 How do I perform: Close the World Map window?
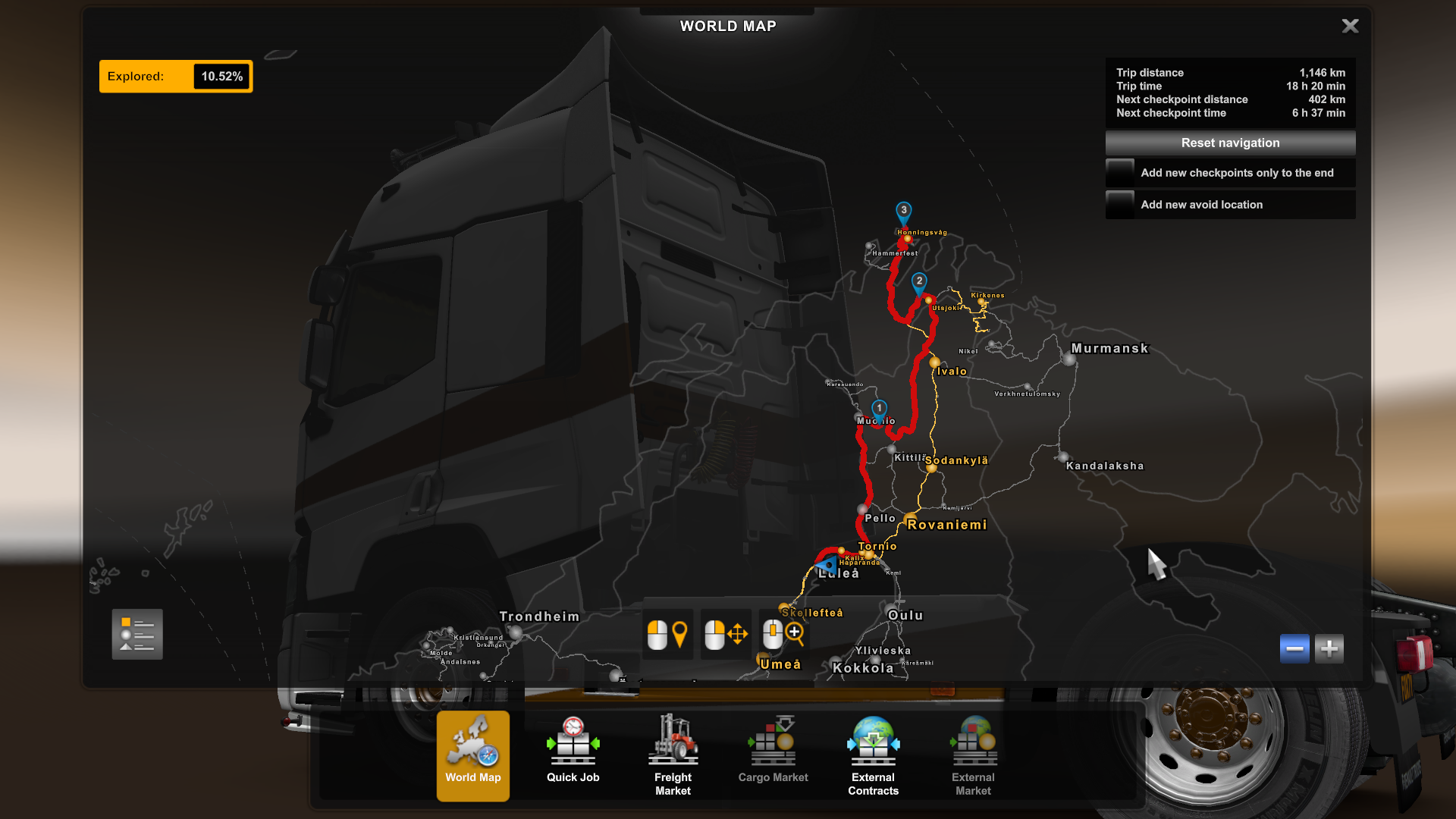tap(1350, 27)
